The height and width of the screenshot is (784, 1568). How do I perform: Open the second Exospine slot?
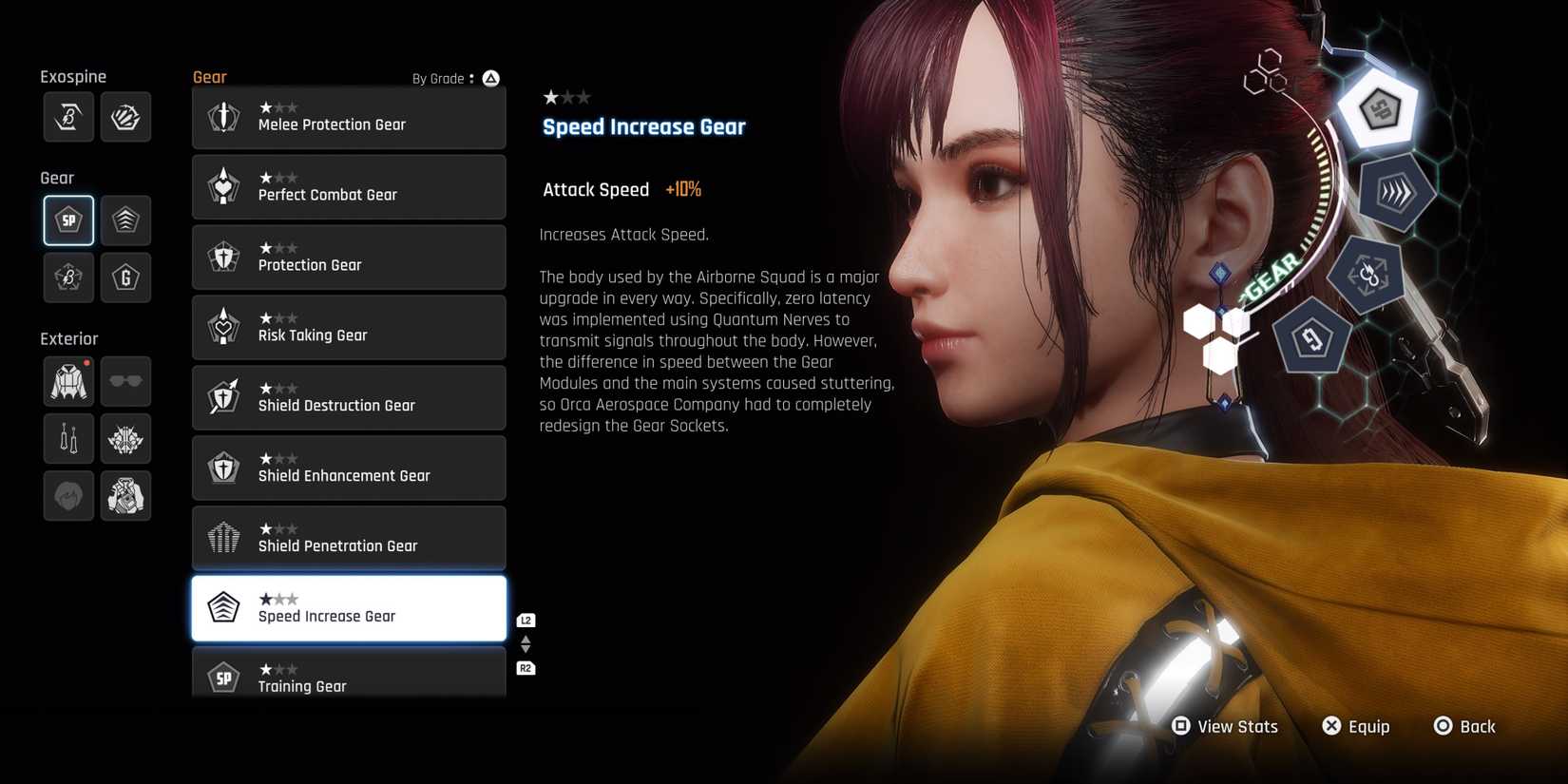pyautogui.click(x=125, y=117)
